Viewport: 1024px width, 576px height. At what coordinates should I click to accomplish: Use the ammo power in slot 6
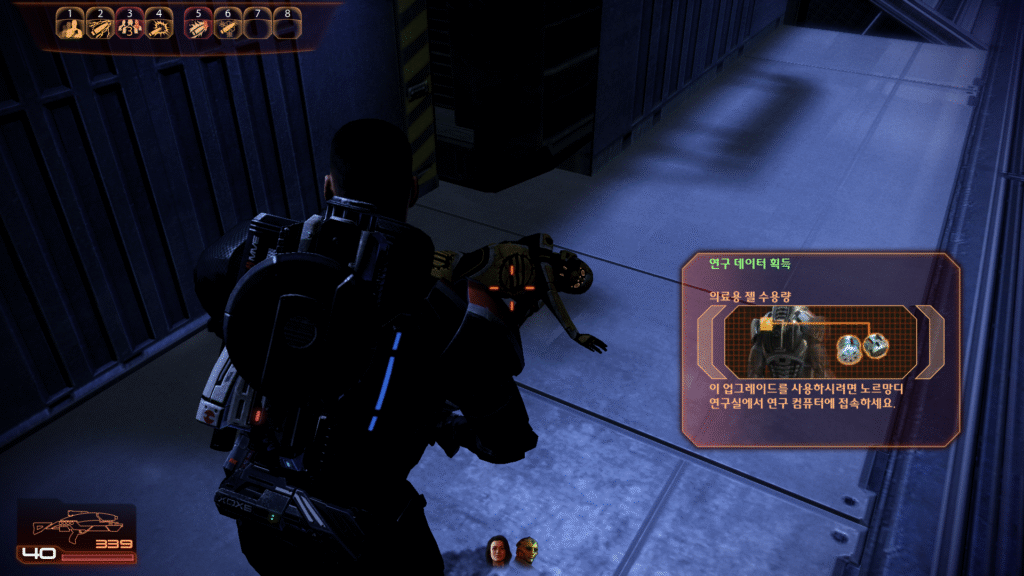227,27
